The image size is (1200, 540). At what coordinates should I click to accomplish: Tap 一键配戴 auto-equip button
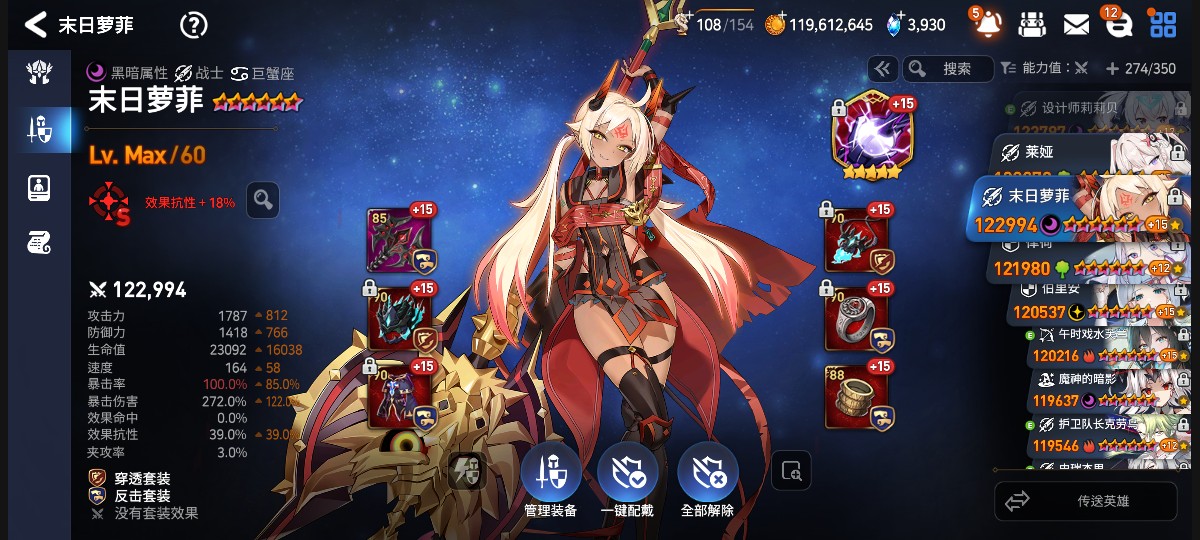coord(630,481)
